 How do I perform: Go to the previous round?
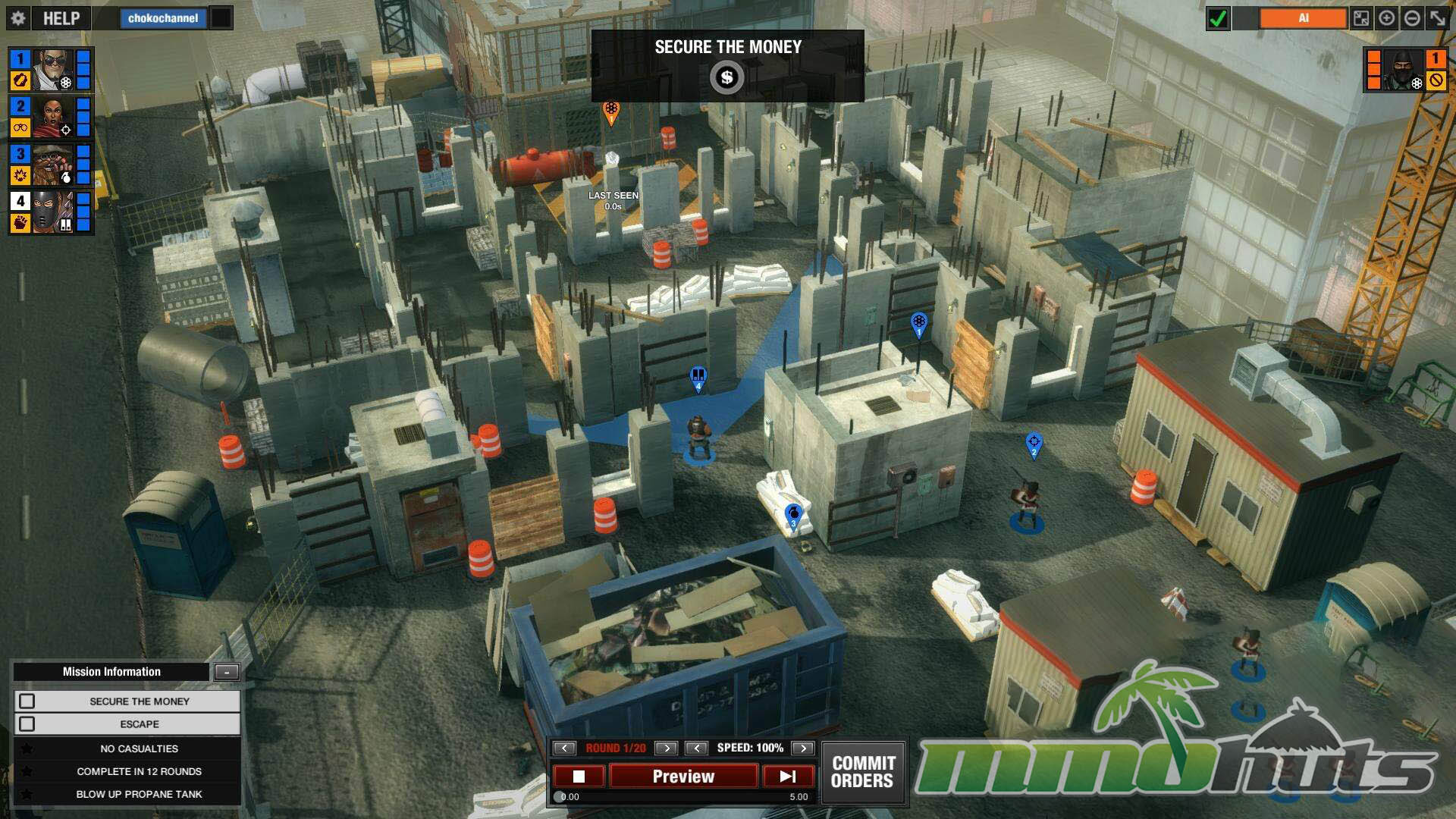(564, 748)
